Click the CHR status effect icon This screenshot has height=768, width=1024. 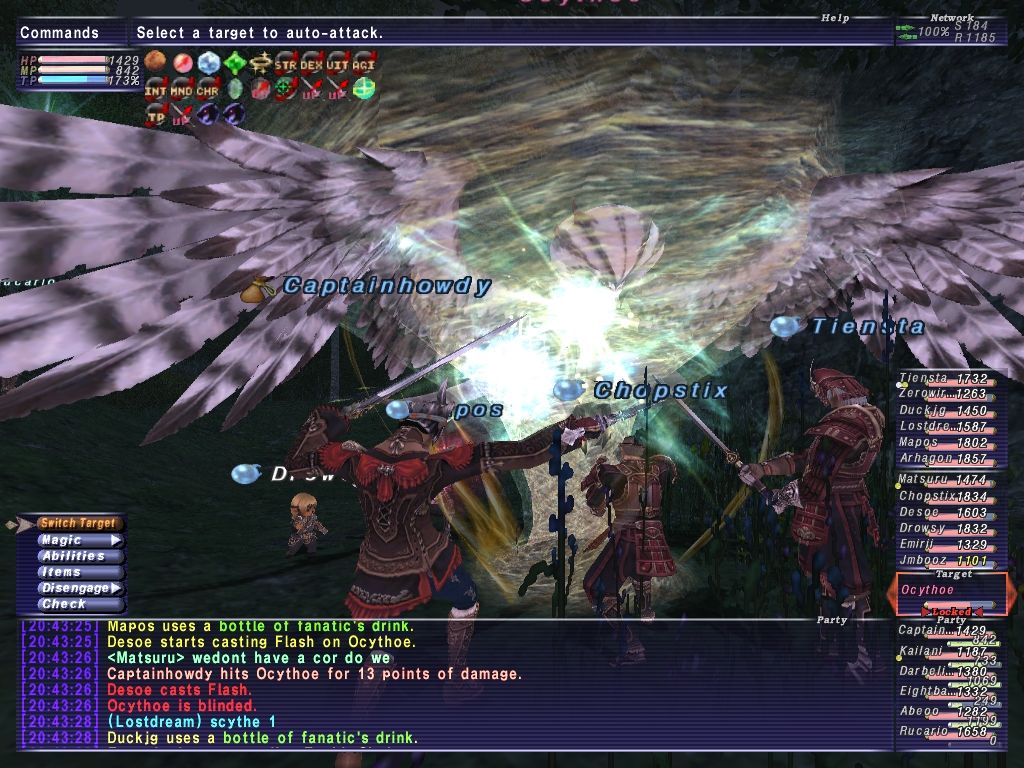pos(207,90)
